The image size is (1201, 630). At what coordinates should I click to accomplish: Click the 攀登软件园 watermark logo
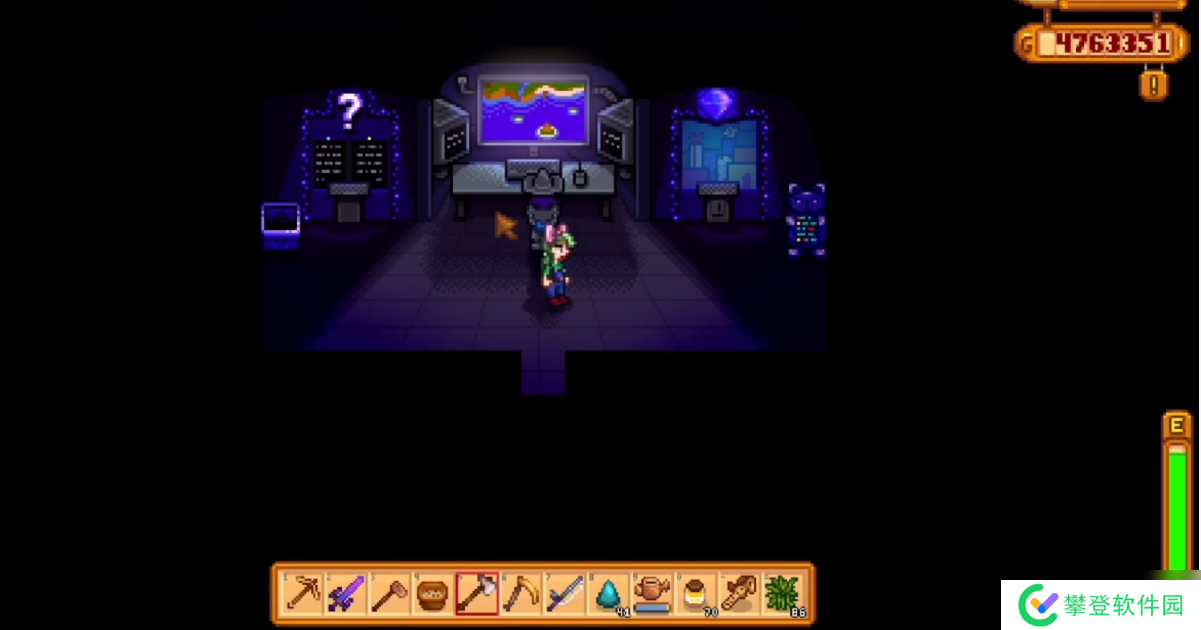1100,605
